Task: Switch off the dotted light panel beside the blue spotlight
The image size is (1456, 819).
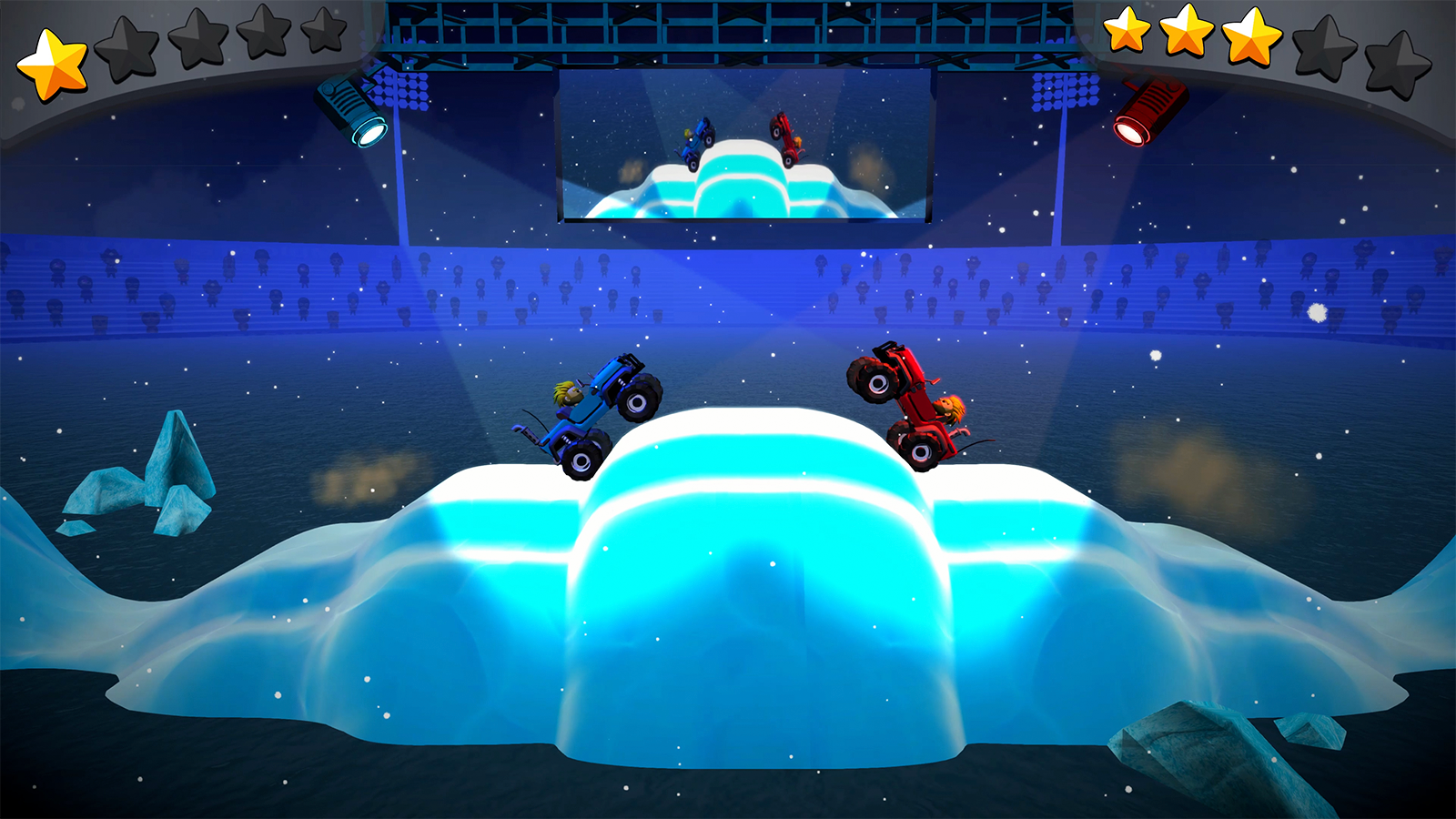Action: [399, 88]
